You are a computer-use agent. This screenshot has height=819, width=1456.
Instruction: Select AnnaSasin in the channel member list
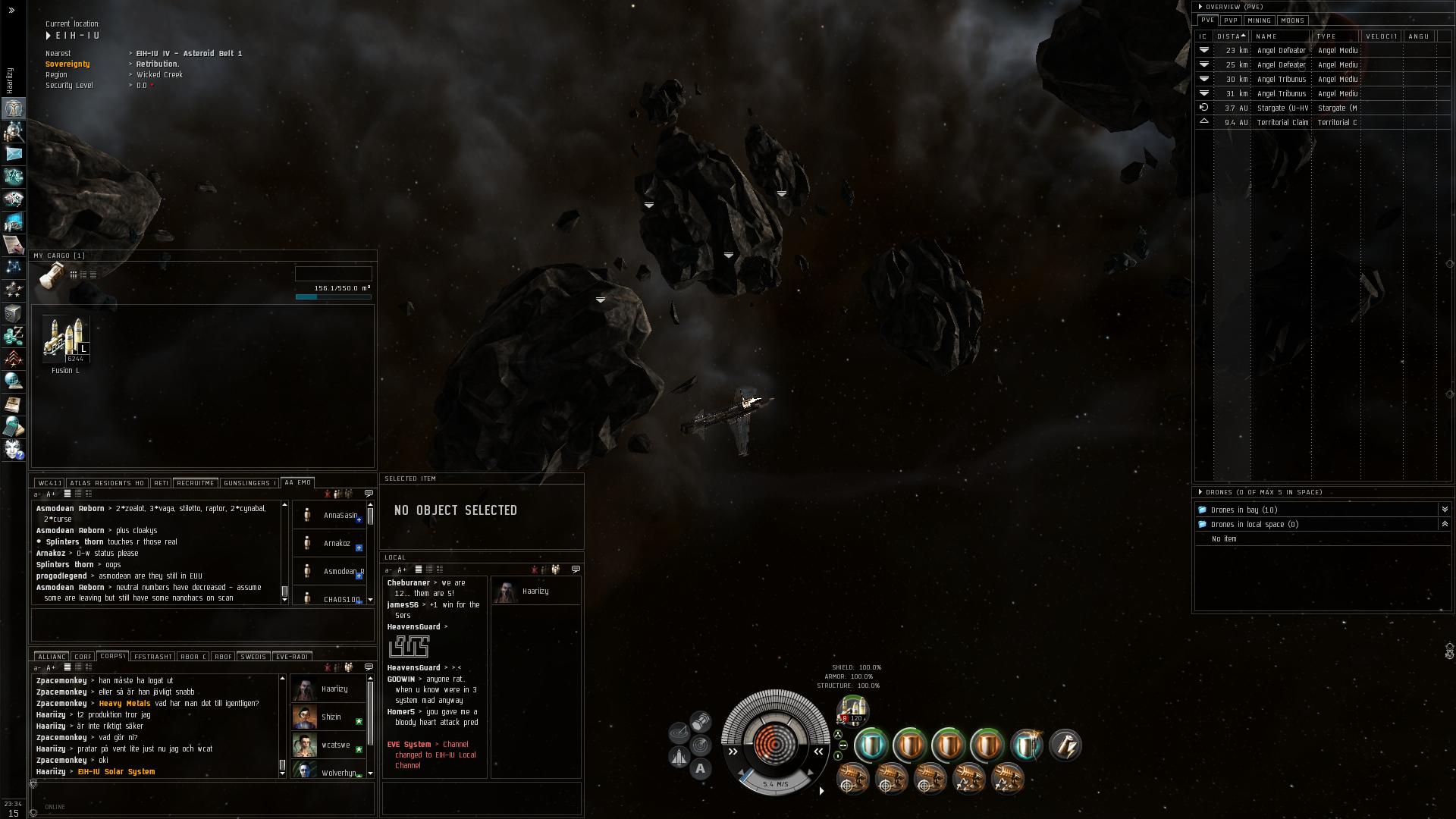click(339, 516)
